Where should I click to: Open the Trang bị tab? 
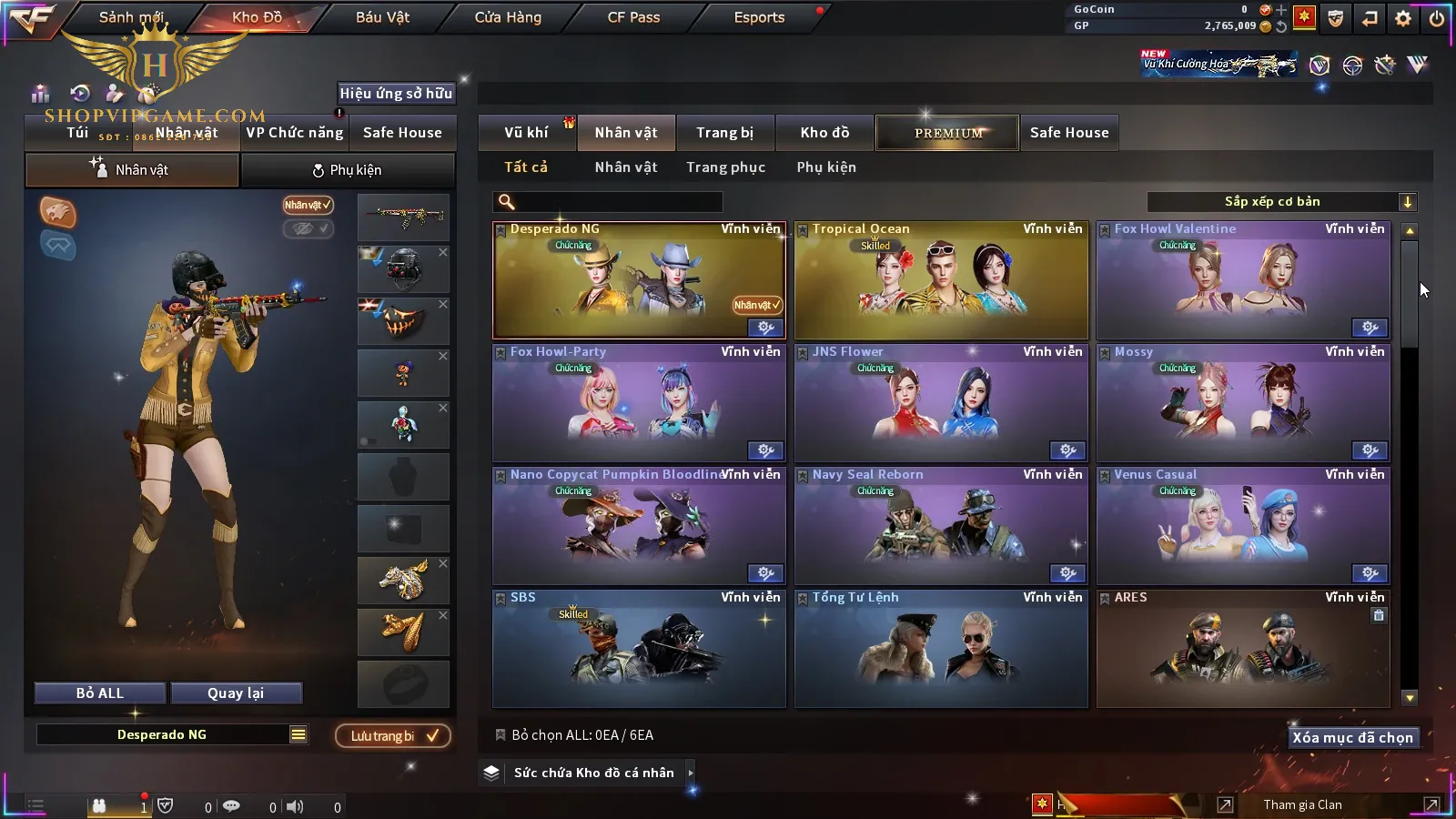(x=724, y=133)
